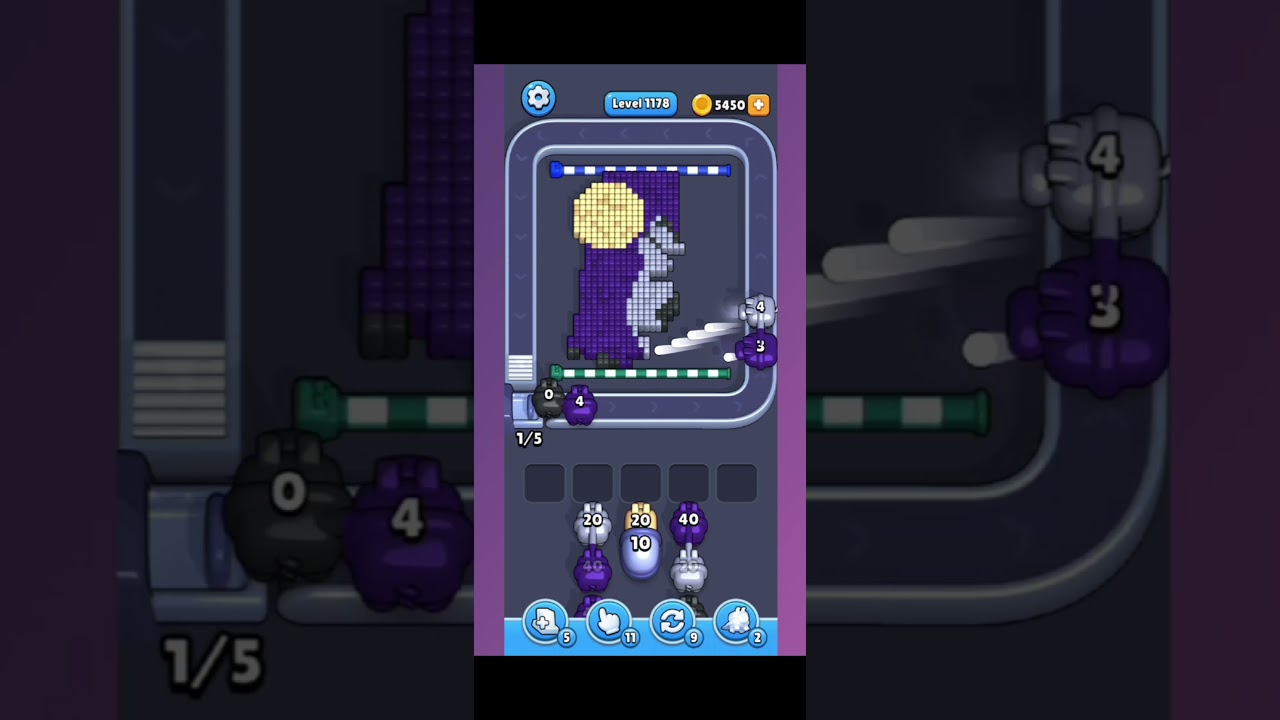
Task: Activate the refresh swap power-up with 9
Action: [x=672, y=622]
